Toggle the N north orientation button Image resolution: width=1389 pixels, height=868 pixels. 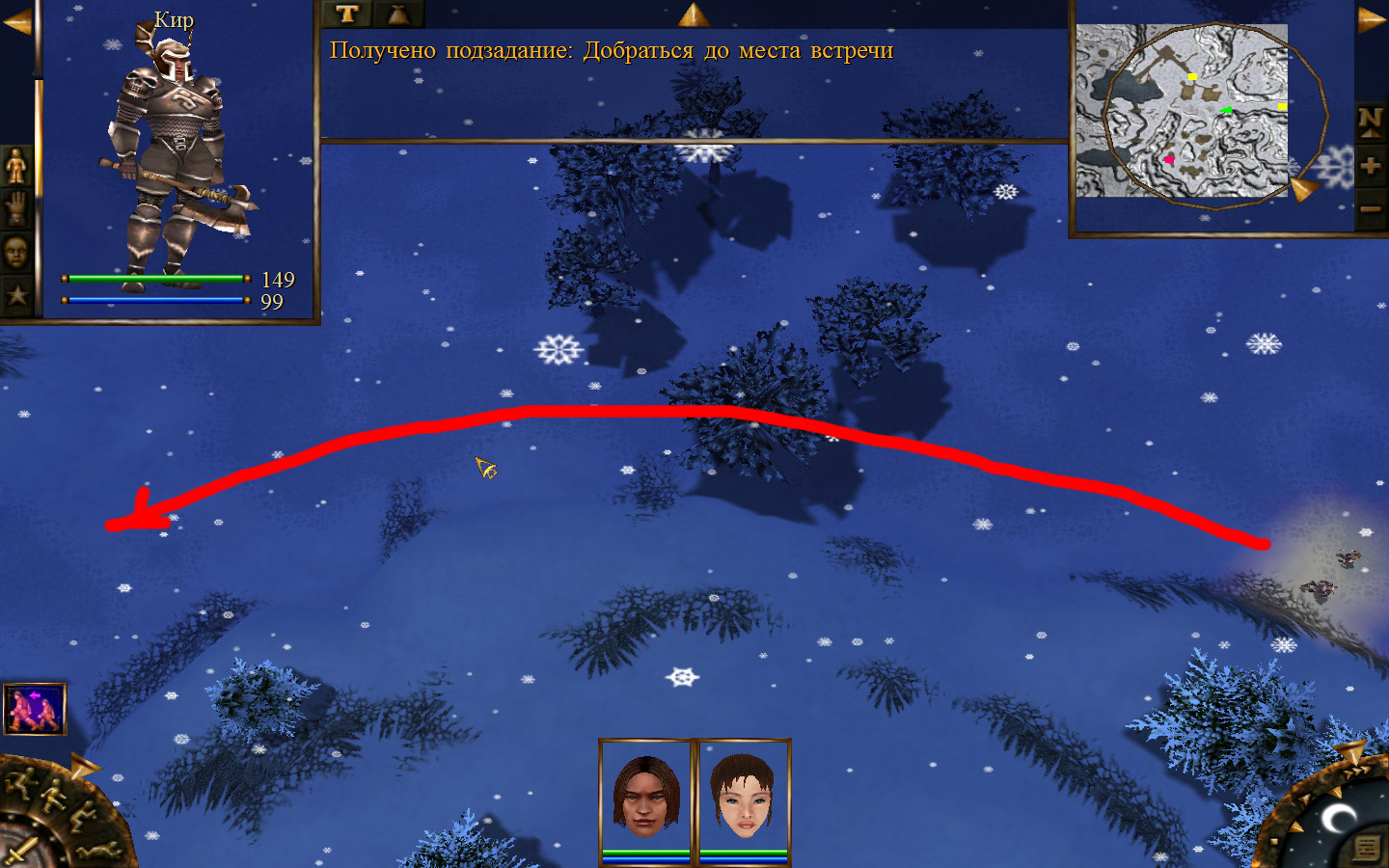click(1370, 122)
